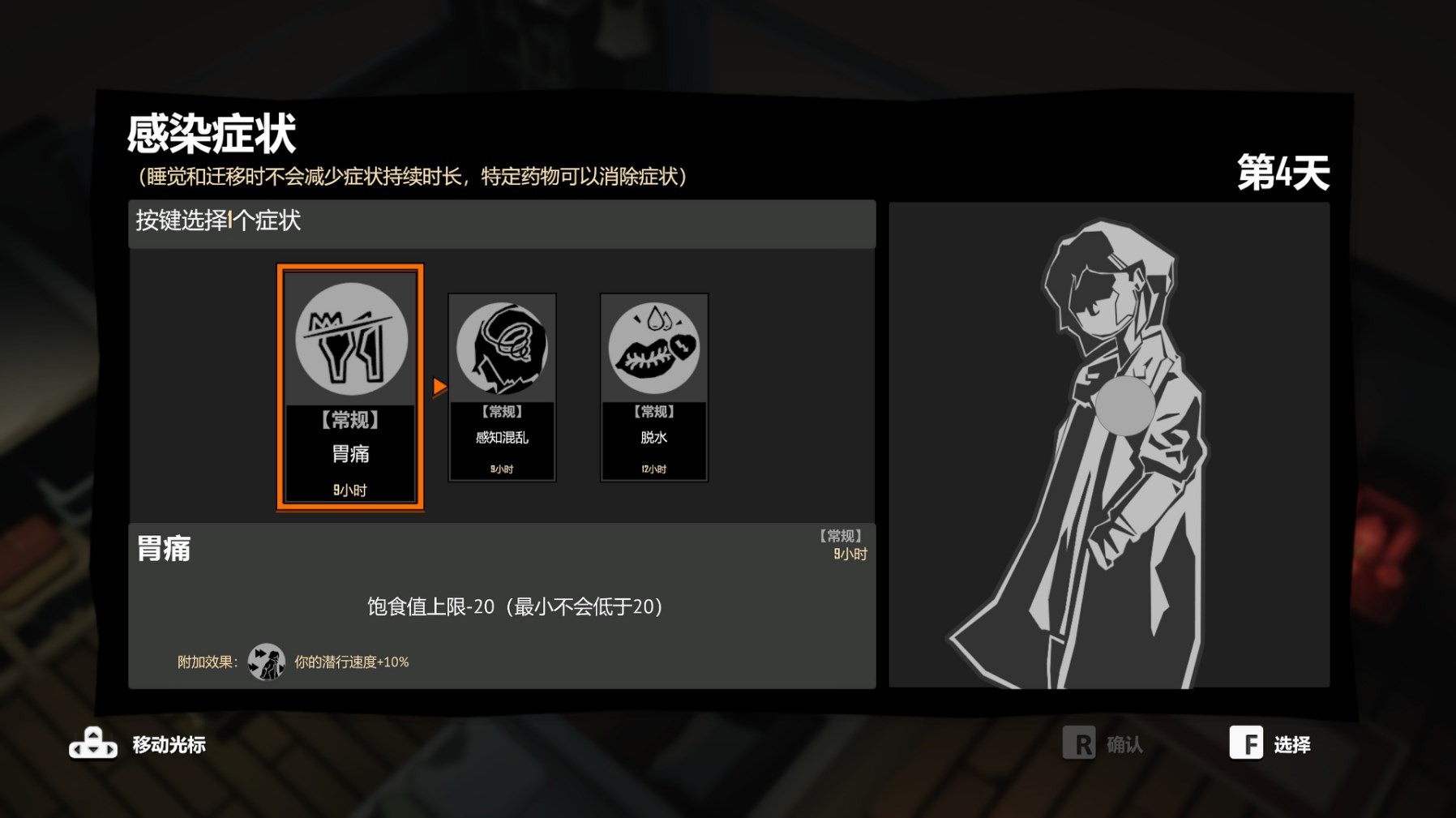Click the orange arrow between symptom cards
Screen dimensions: 1456x818
tap(439, 388)
